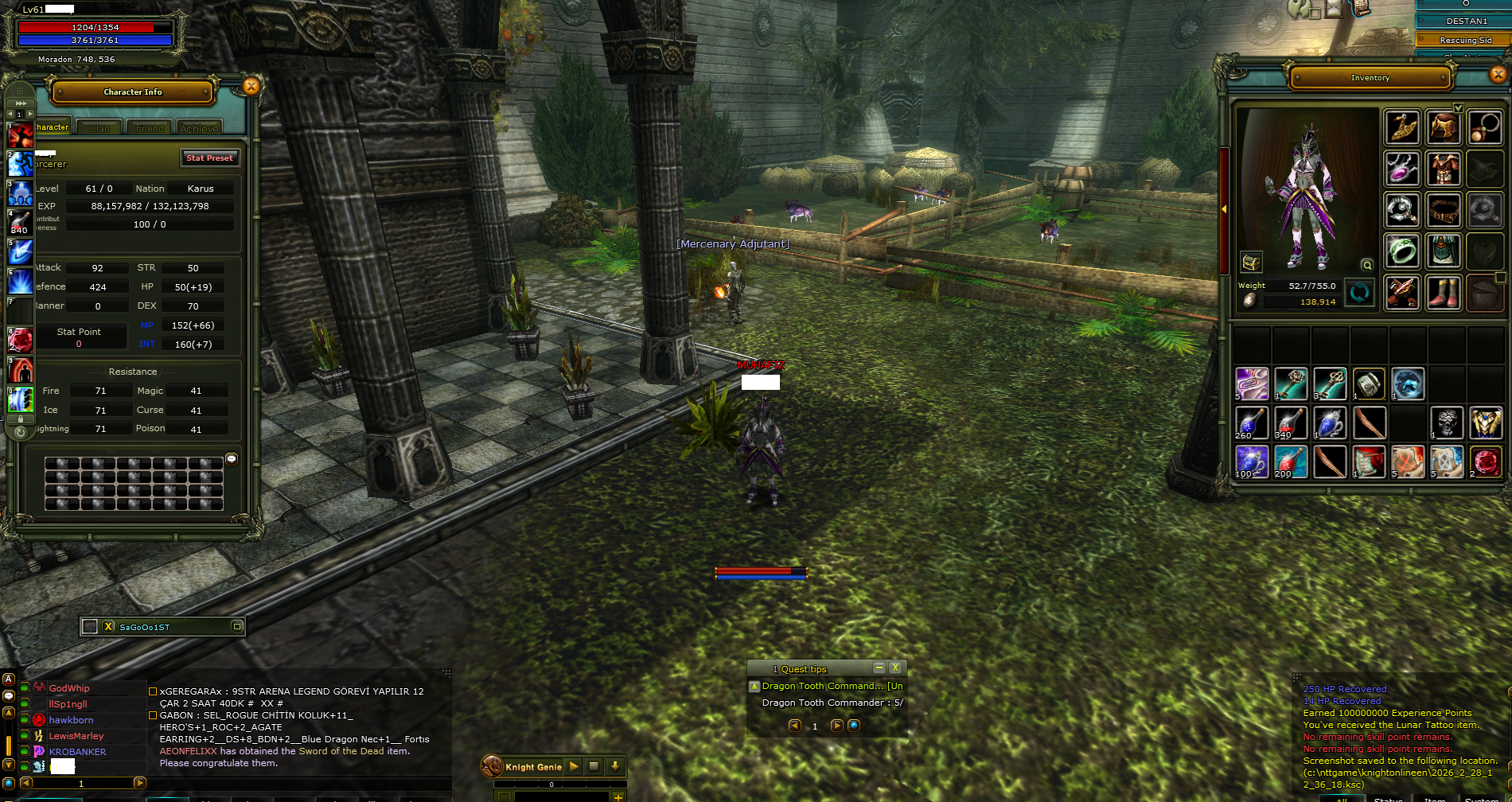Viewport: 1512px width, 802px height.
Task: Select the green ring equipment slot
Action: (x=1402, y=251)
